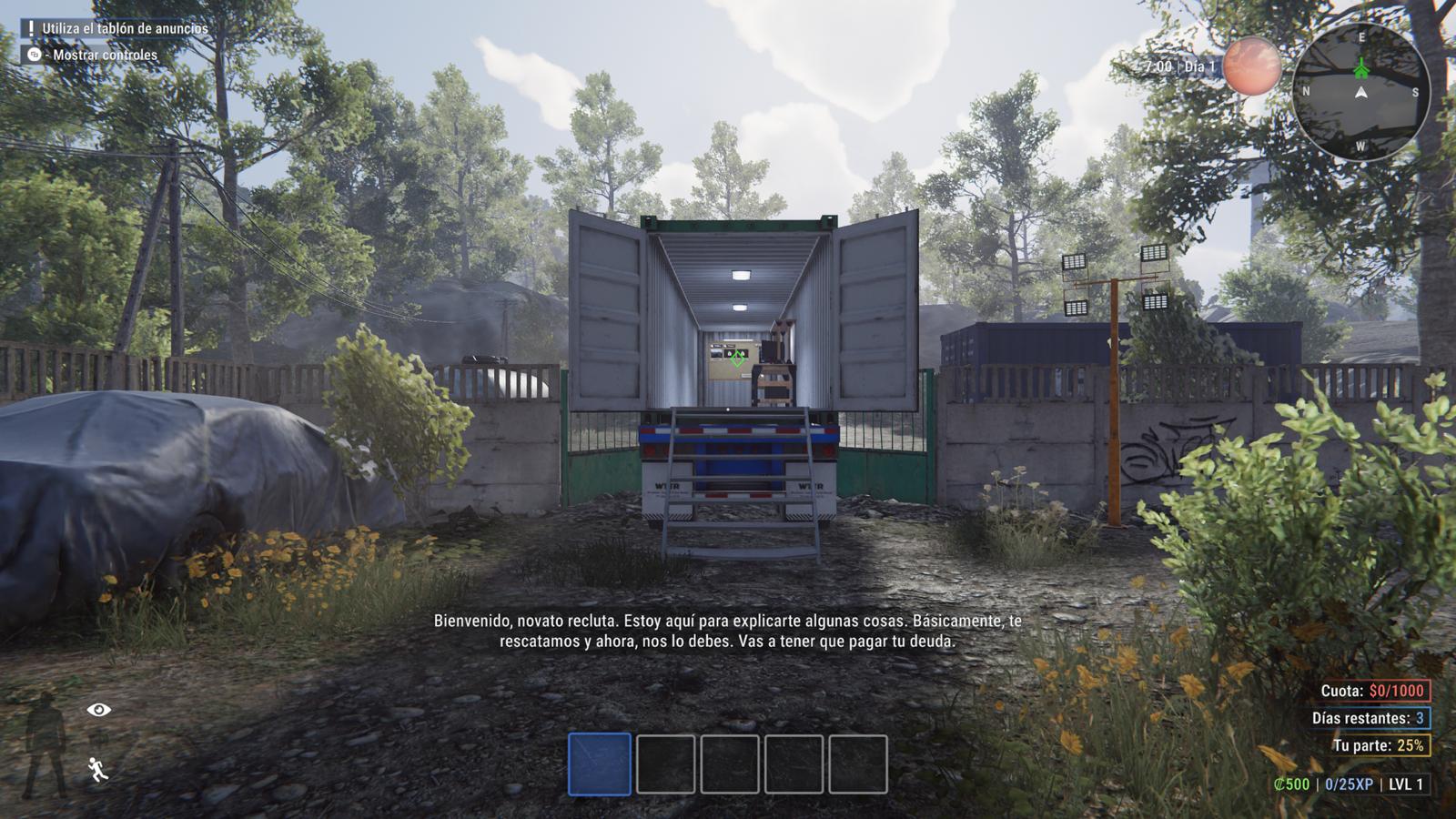The width and height of the screenshot is (1456, 819).
Task: Click the running figure stance icon
Action: click(98, 770)
